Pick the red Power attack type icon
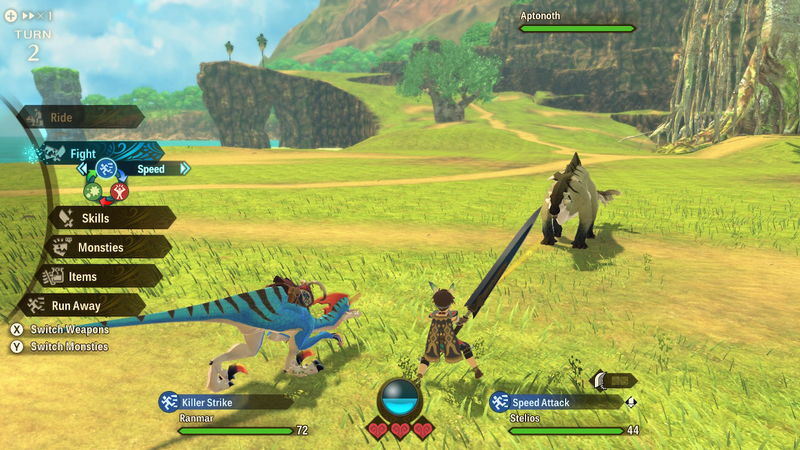Screen dimensions: 800x450 pyautogui.click(x=119, y=190)
